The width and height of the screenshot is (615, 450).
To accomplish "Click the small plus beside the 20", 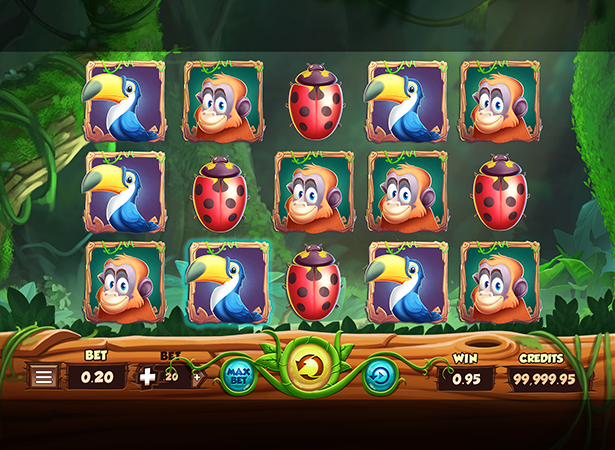I will (x=196, y=377).
